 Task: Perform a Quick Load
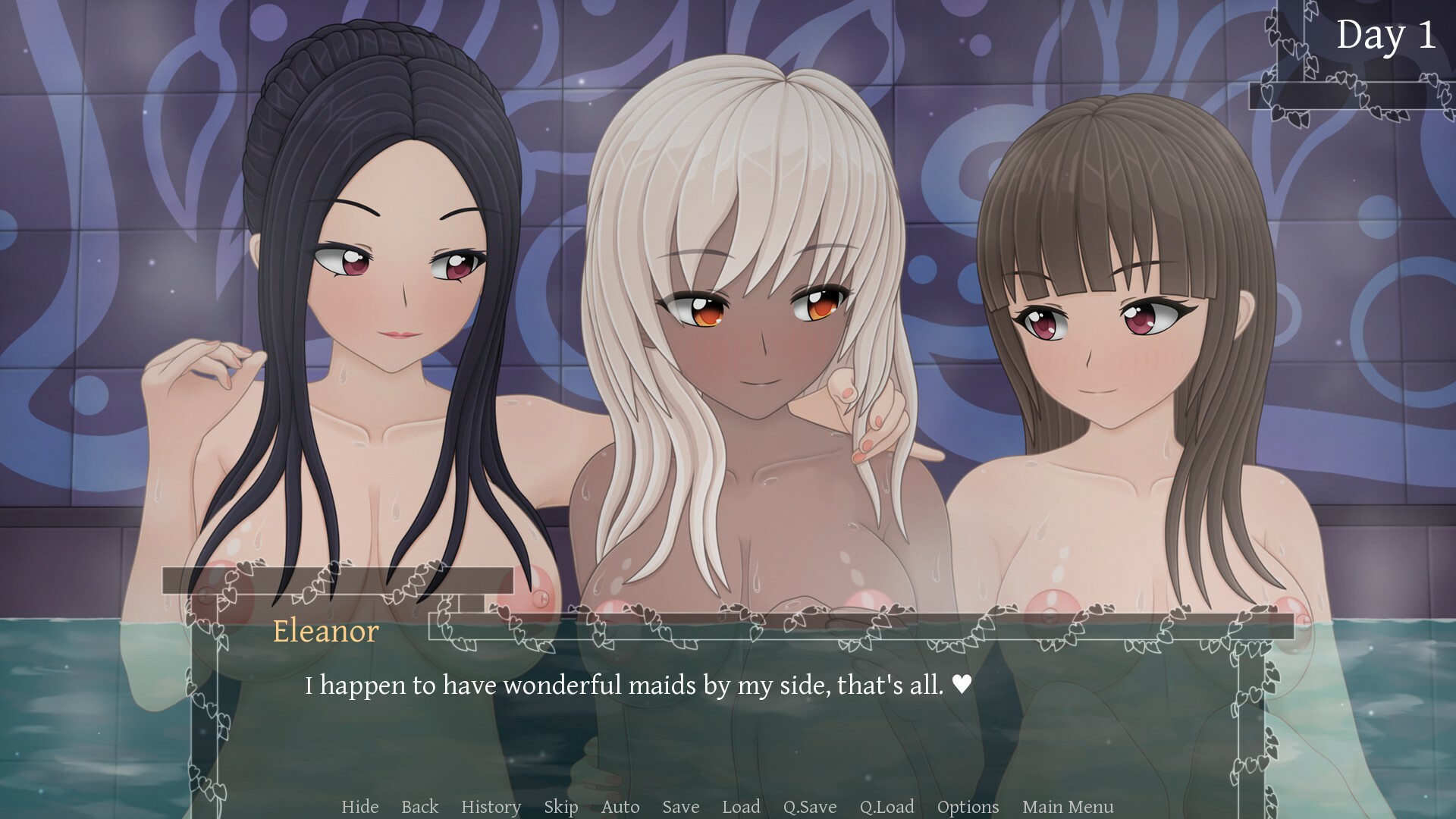coord(886,807)
